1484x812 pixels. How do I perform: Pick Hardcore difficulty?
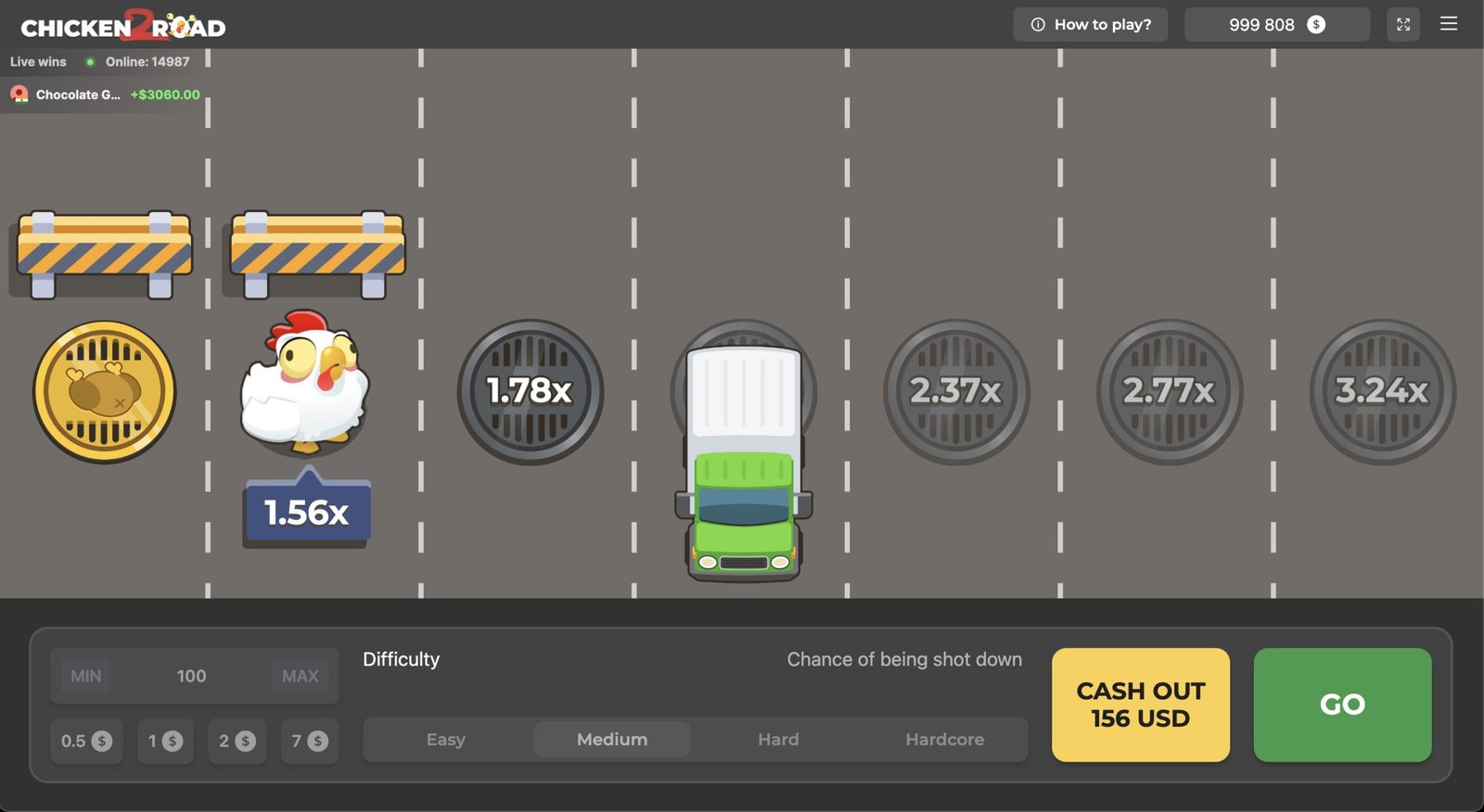tap(944, 740)
